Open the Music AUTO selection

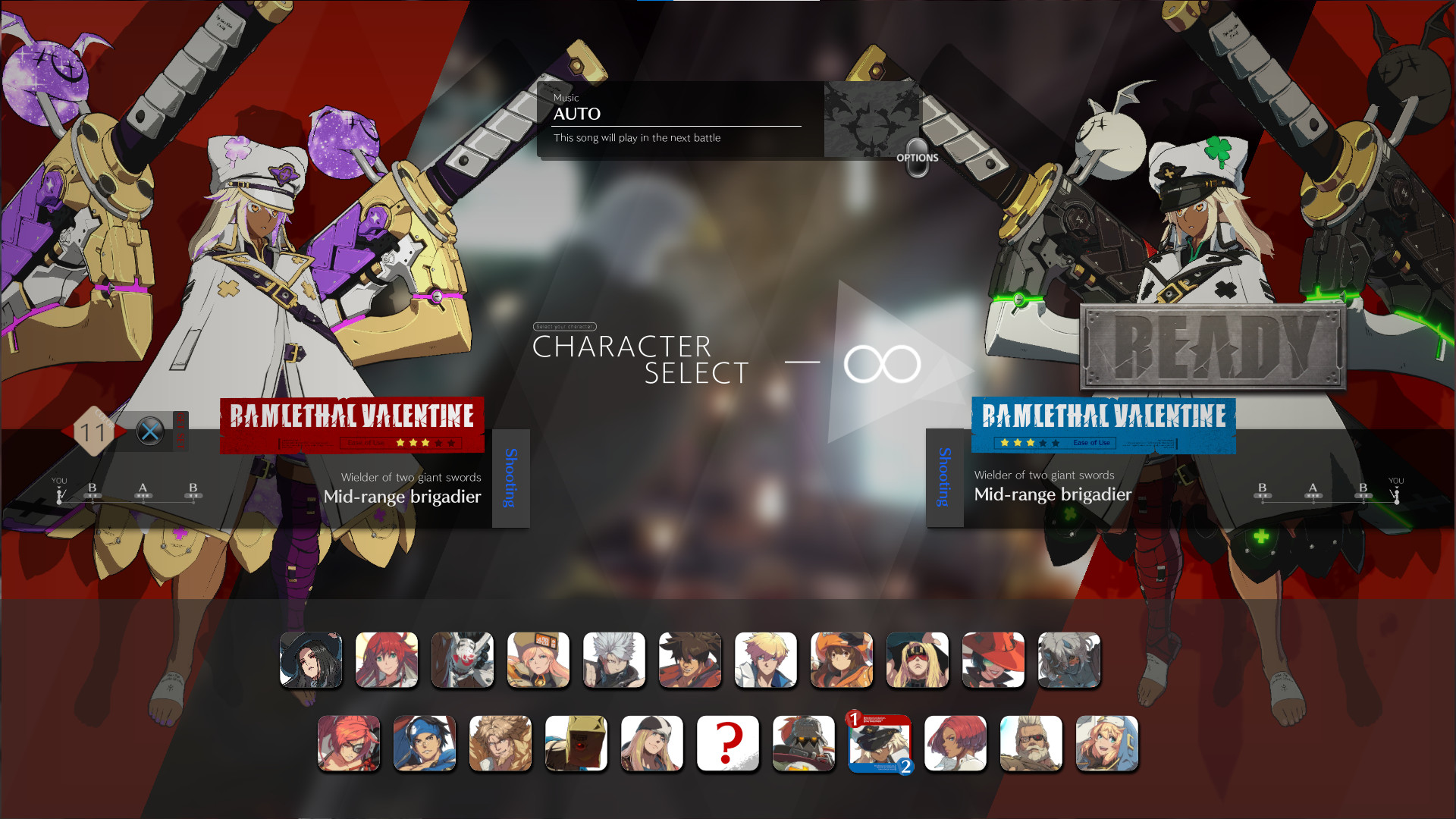pos(675,114)
